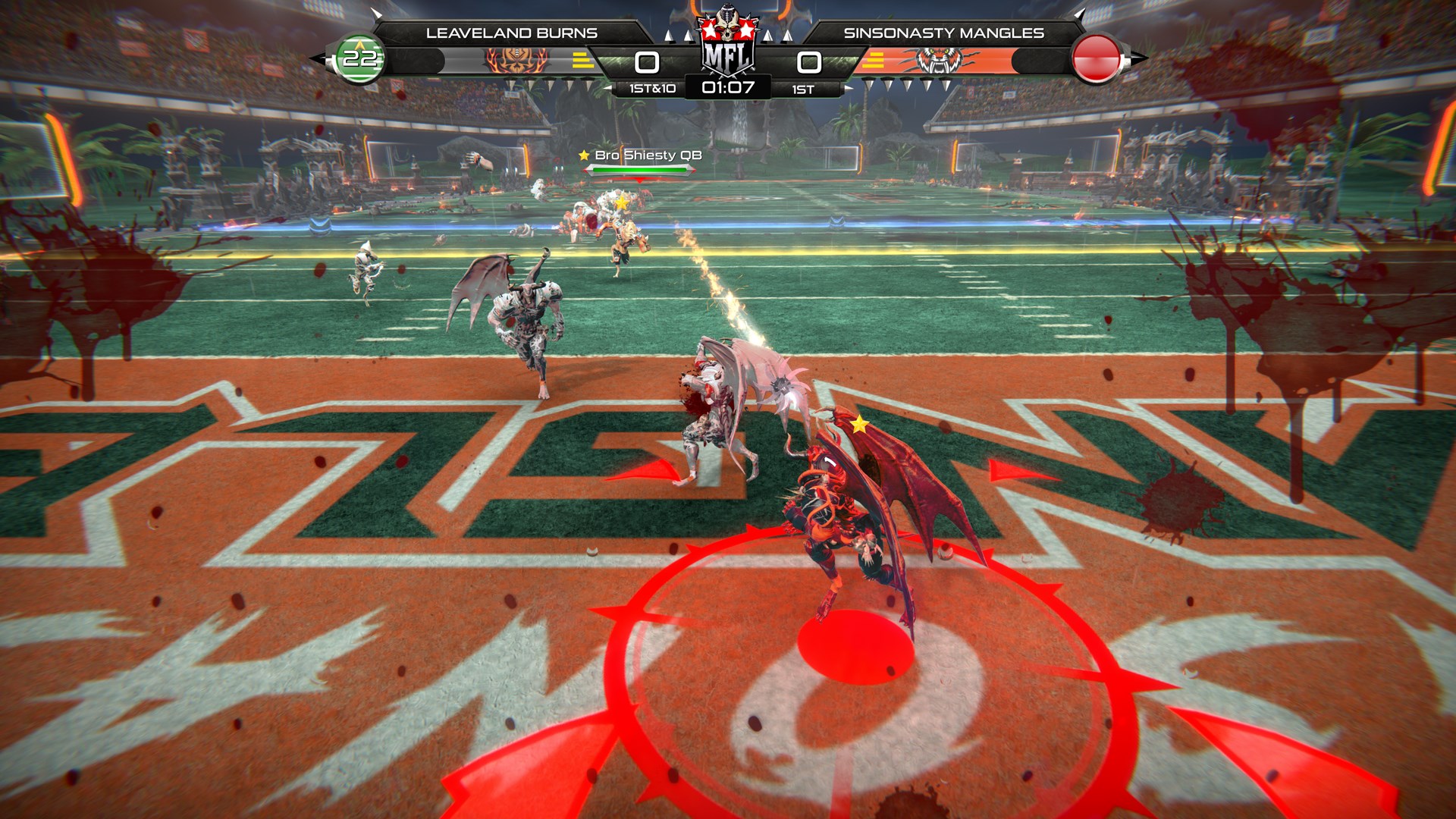The height and width of the screenshot is (819, 1456).
Task: Click the Bro Shiesty QB nameplate
Action: [x=648, y=155]
